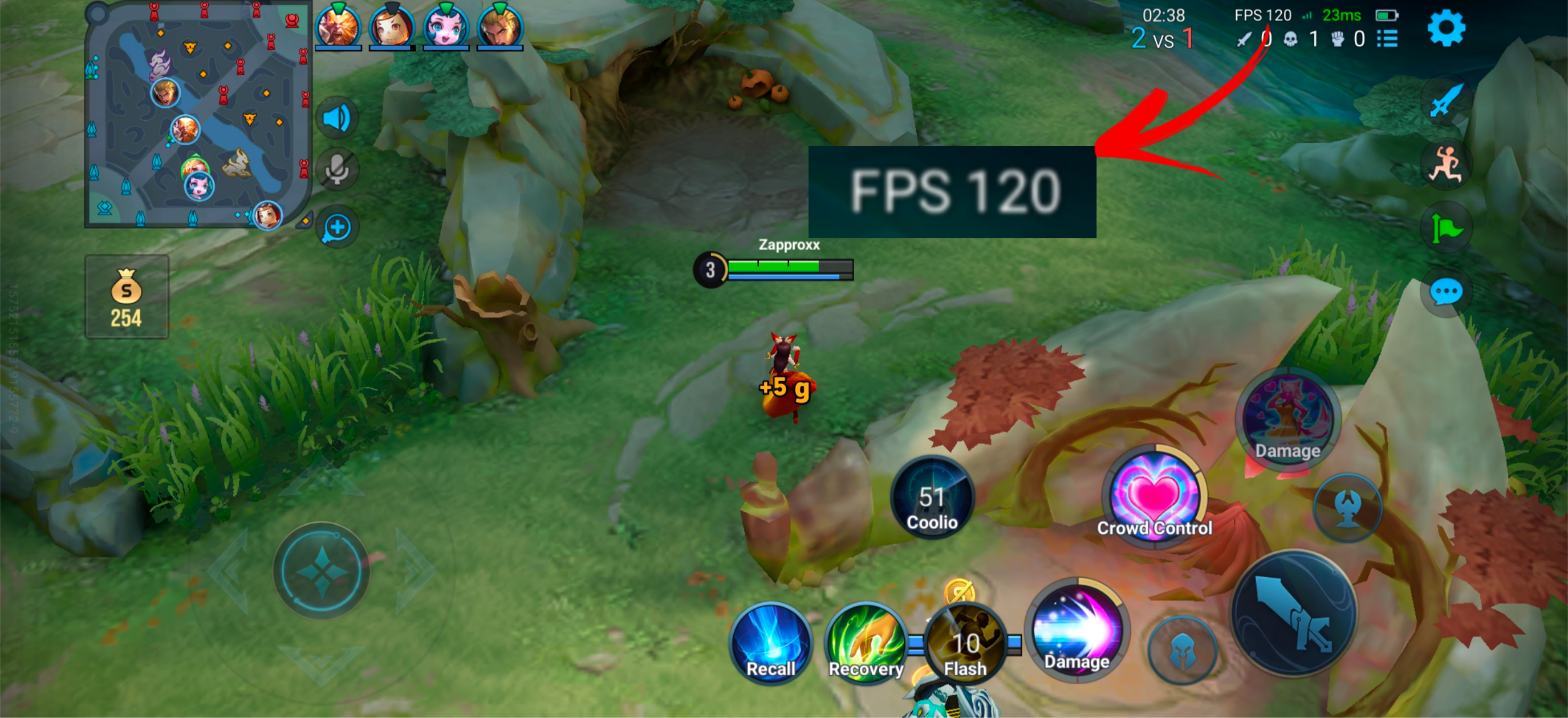Toggle the speaker sound button
Viewport: 1568px width, 718px height.
[336, 118]
